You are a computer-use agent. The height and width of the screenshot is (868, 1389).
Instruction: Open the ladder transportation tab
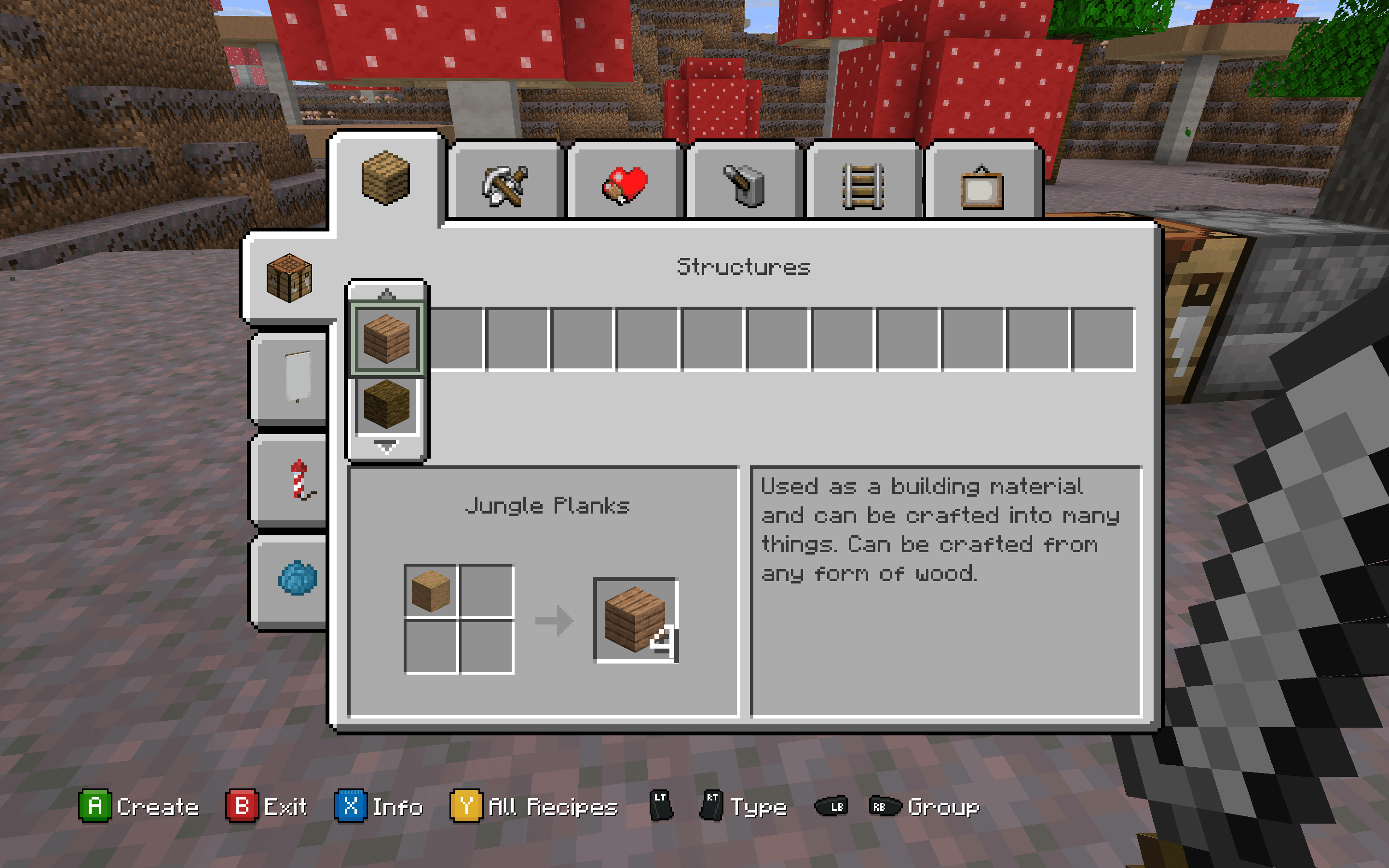863,185
